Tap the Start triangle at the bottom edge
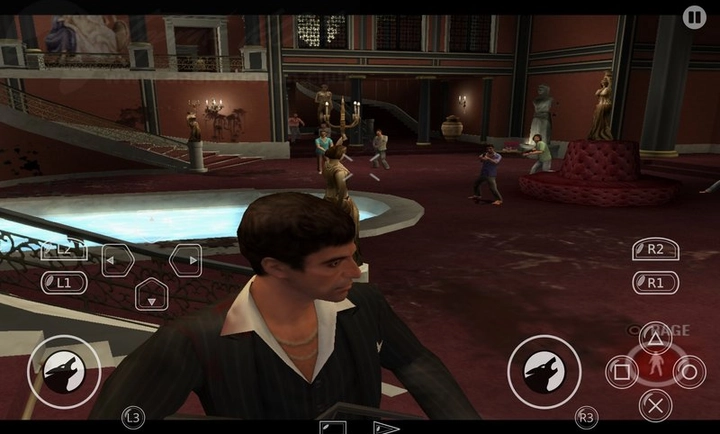This screenshot has width=720, height=434. [386, 427]
